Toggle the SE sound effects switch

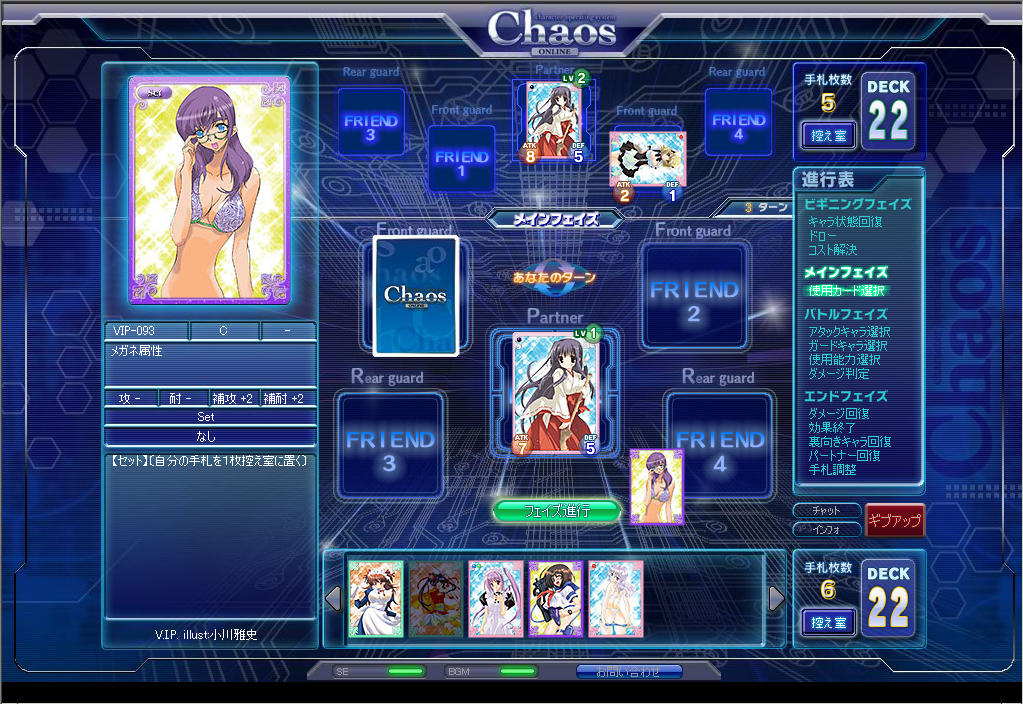point(404,671)
